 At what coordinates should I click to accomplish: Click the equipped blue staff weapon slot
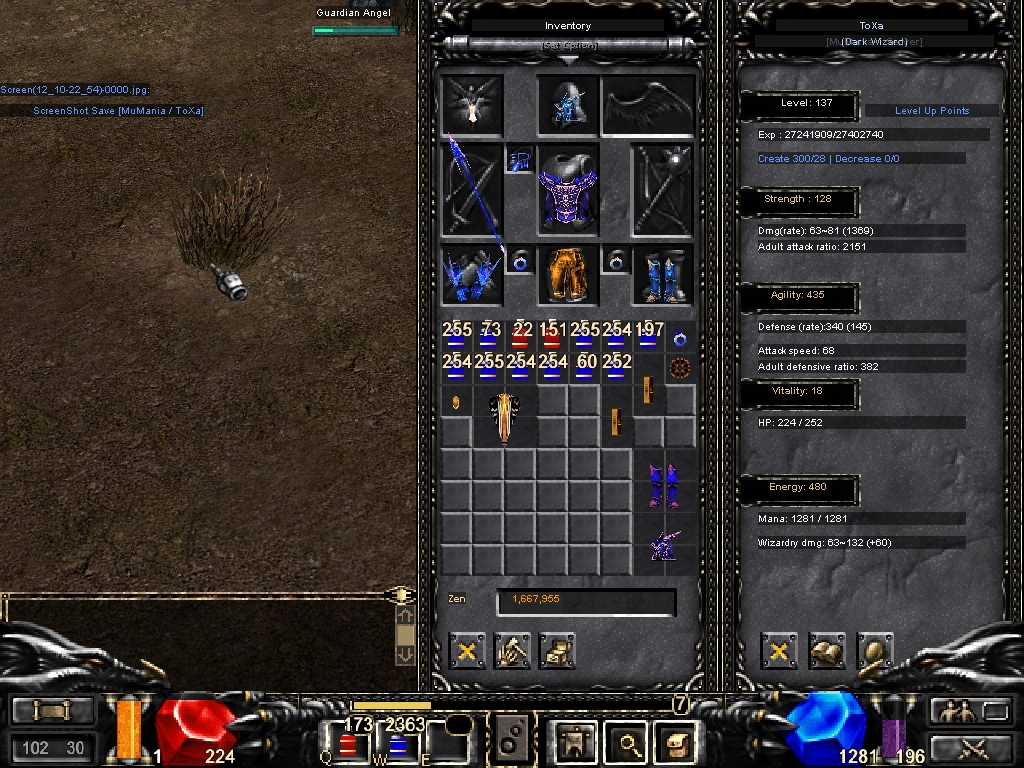coord(472,190)
